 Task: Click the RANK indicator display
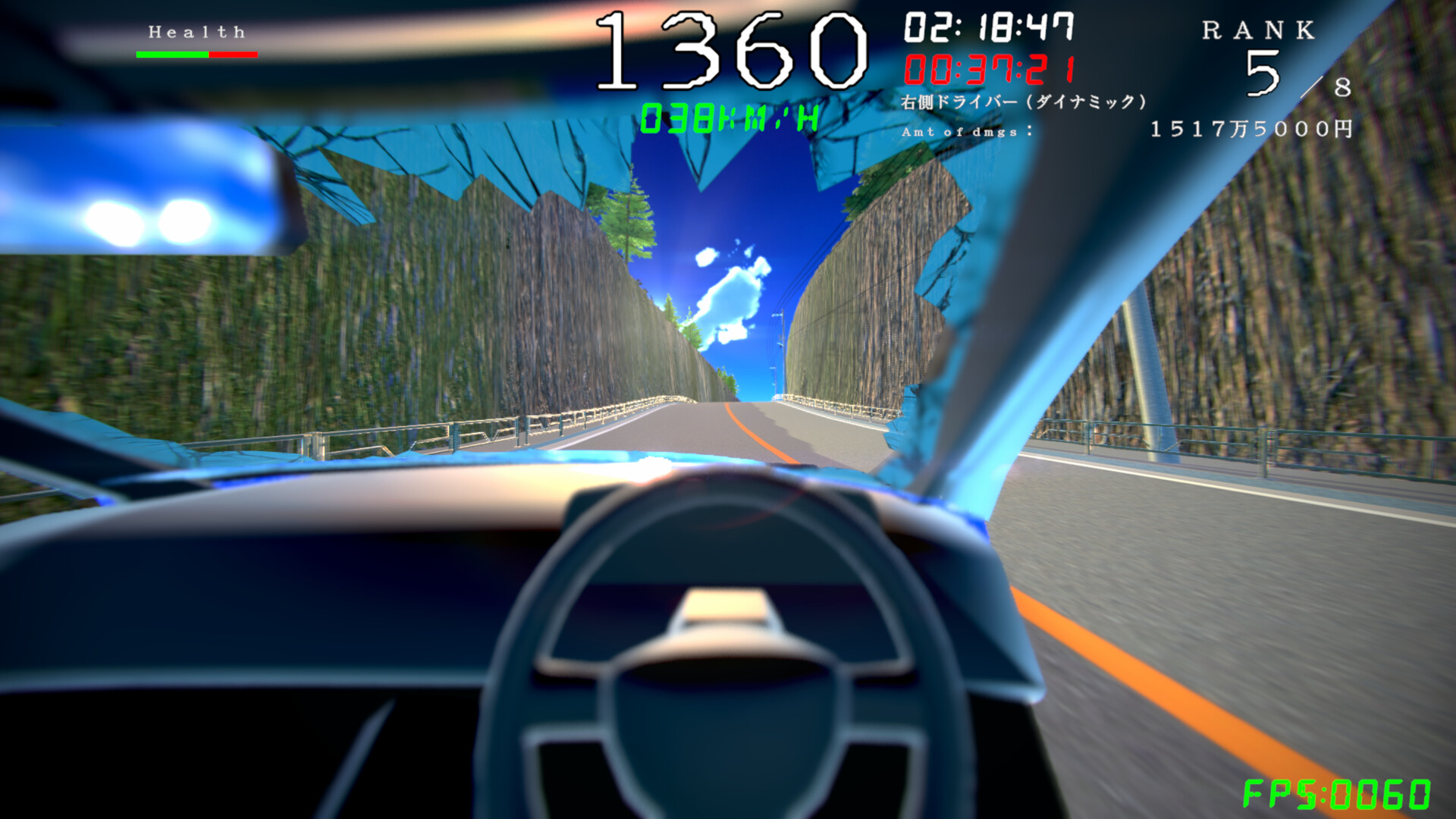[x=1259, y=30]
